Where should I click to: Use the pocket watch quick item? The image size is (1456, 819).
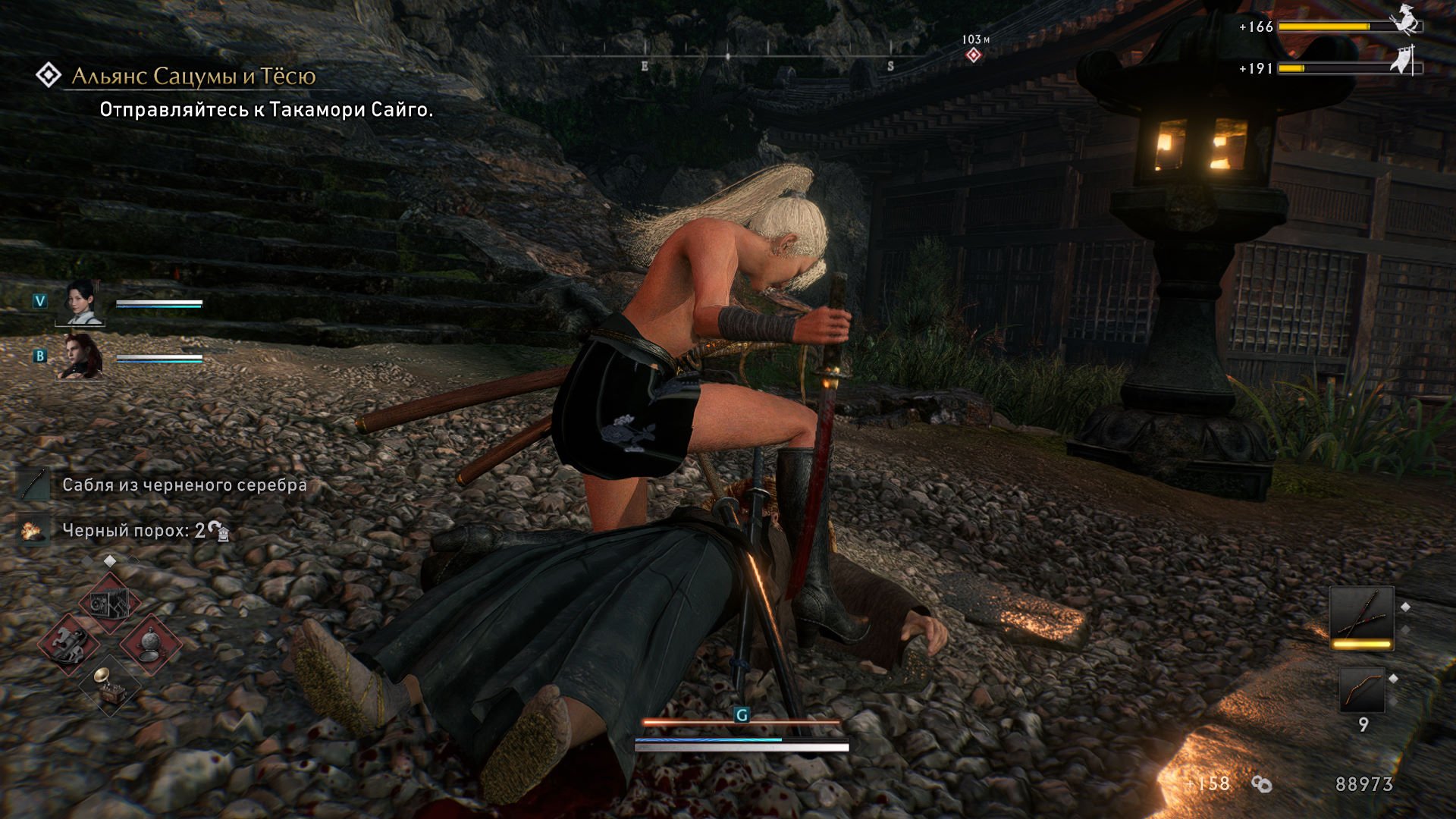(x=151, y=645)
